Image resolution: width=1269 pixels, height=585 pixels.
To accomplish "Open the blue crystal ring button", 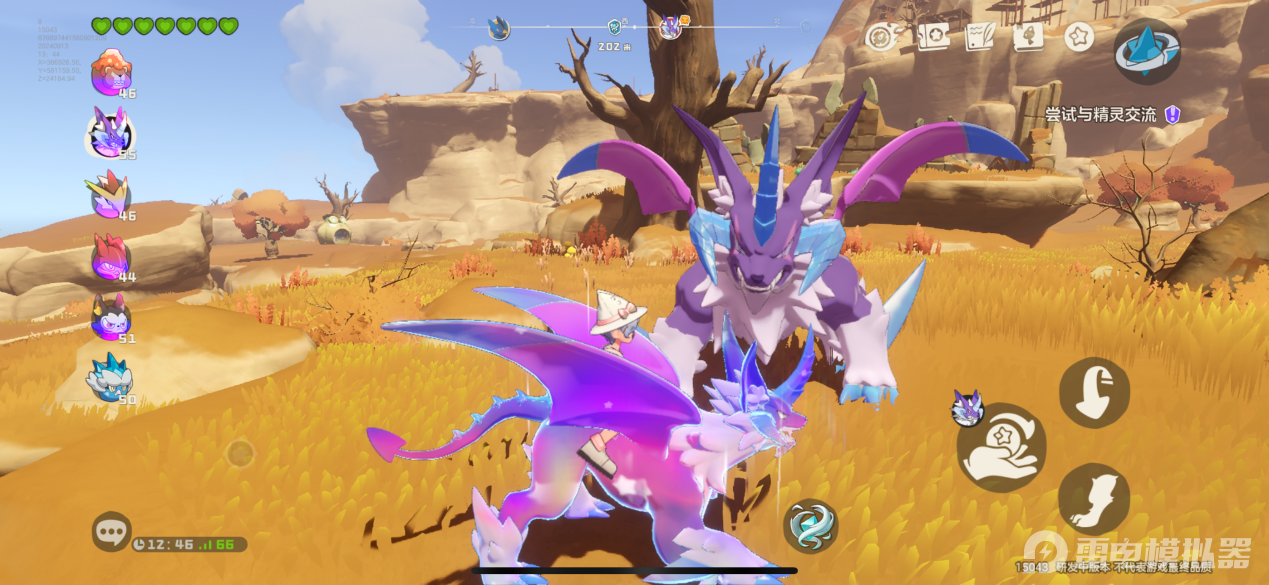I will pos(1147,50).
